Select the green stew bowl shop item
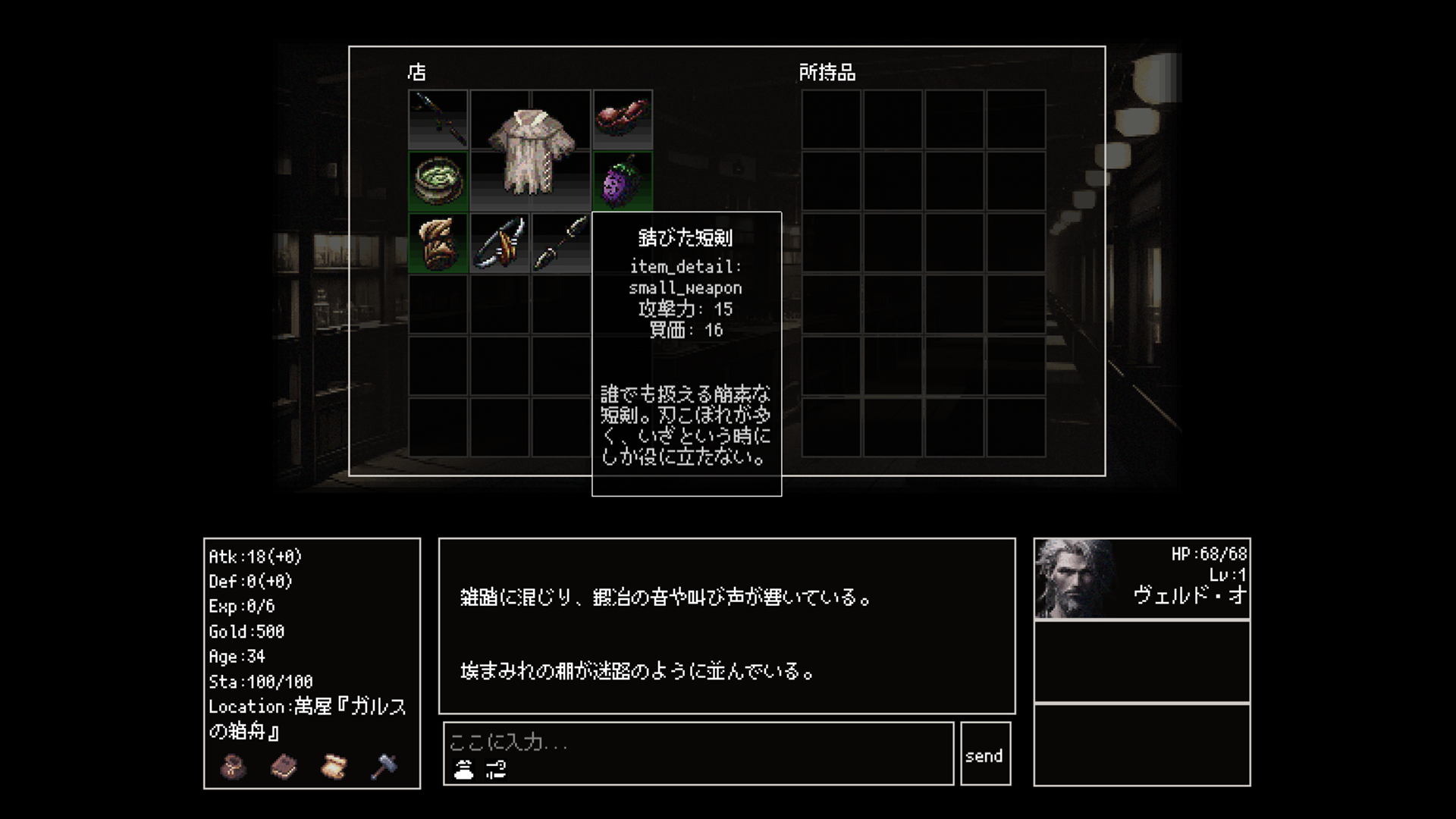Image resolution: width=1456 pixels, height=819 pixels. pyautogui.click(x=438, y=180)
